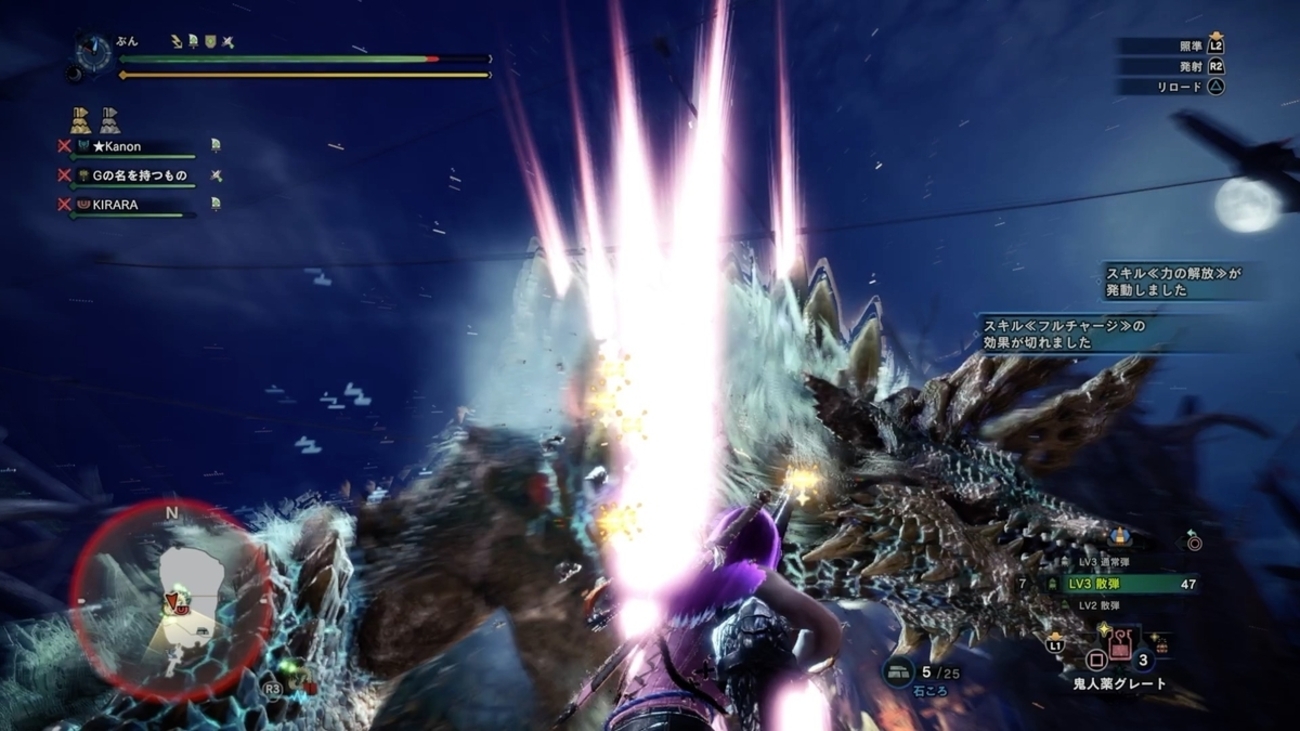Click the quest clock dial

93,51
